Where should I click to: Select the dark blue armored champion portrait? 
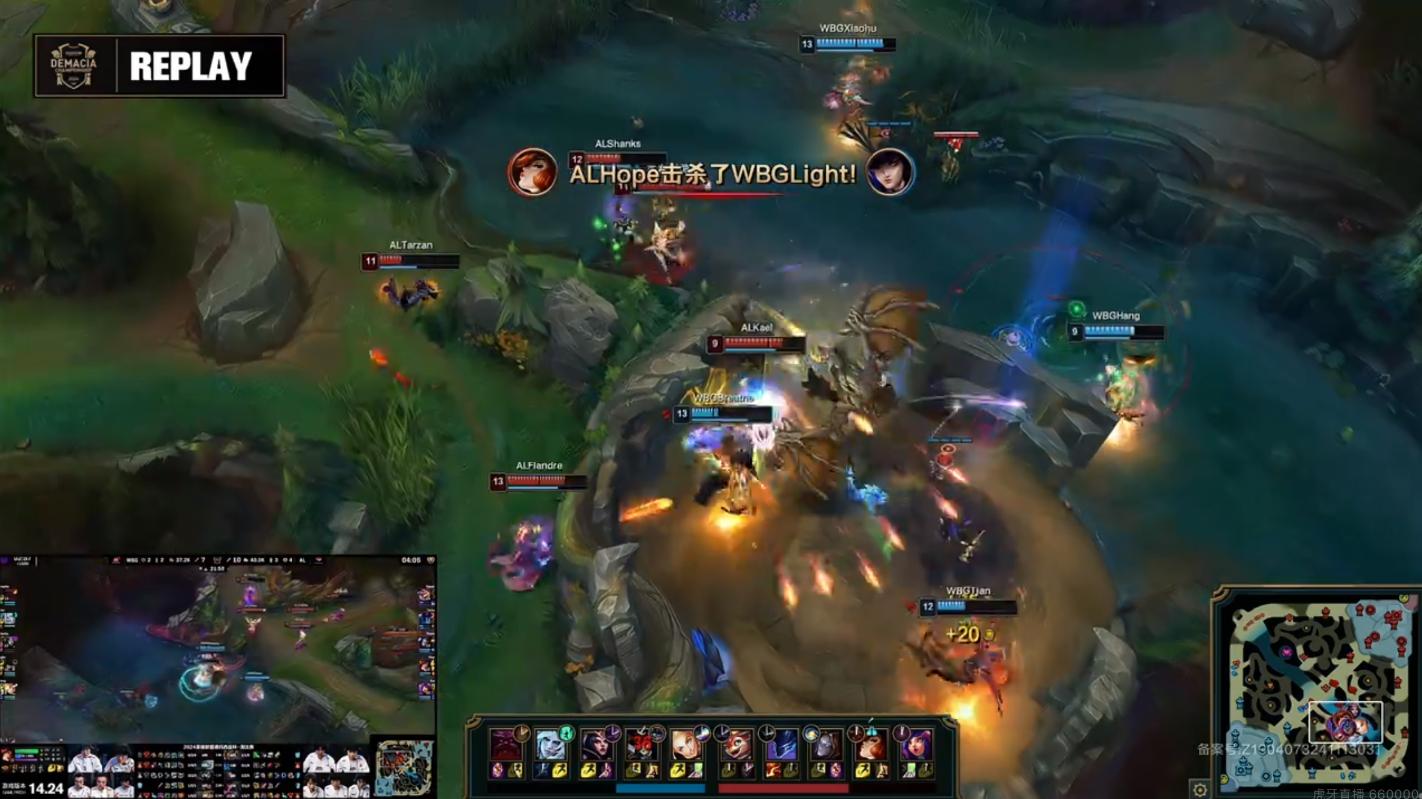pos(780,745)
